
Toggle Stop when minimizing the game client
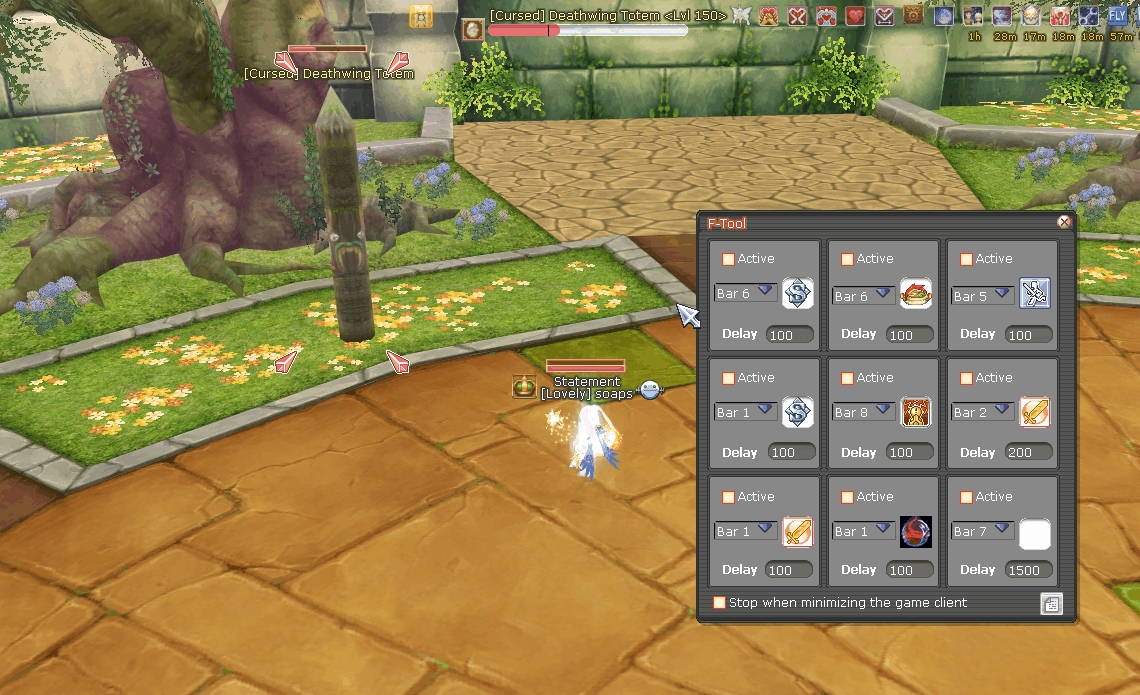719,603
